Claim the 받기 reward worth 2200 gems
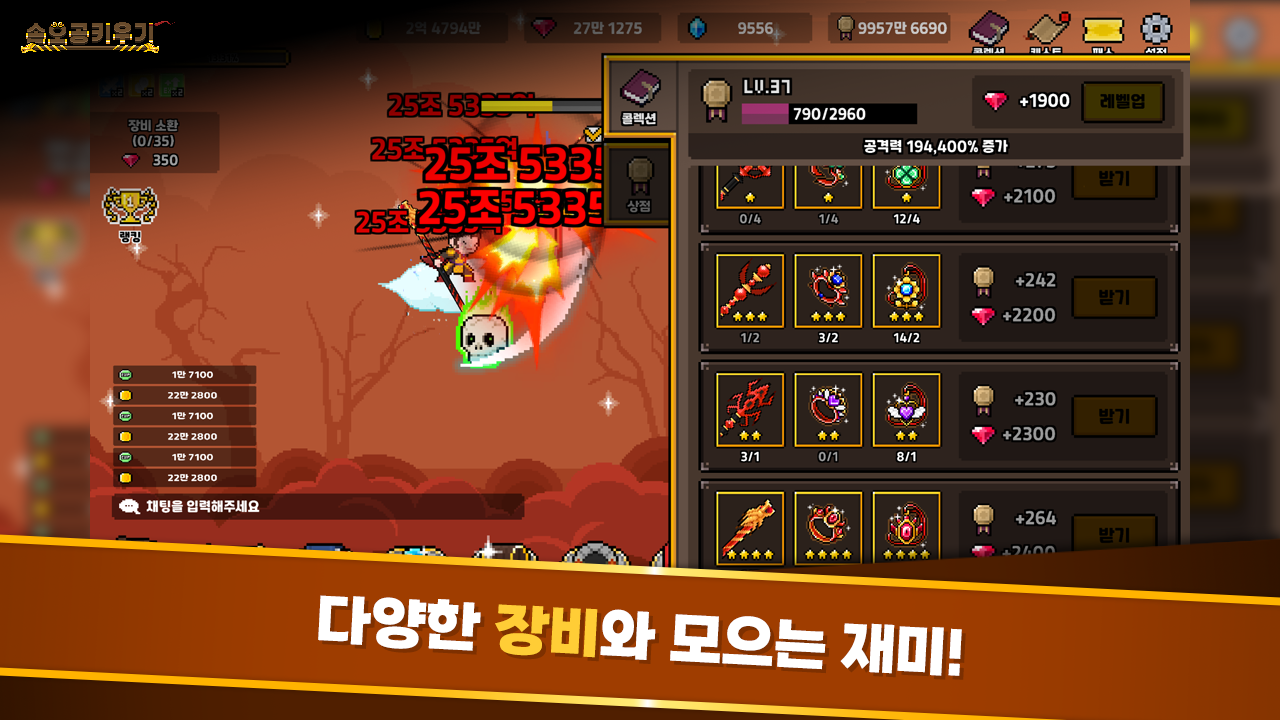 coord(1113,295)
